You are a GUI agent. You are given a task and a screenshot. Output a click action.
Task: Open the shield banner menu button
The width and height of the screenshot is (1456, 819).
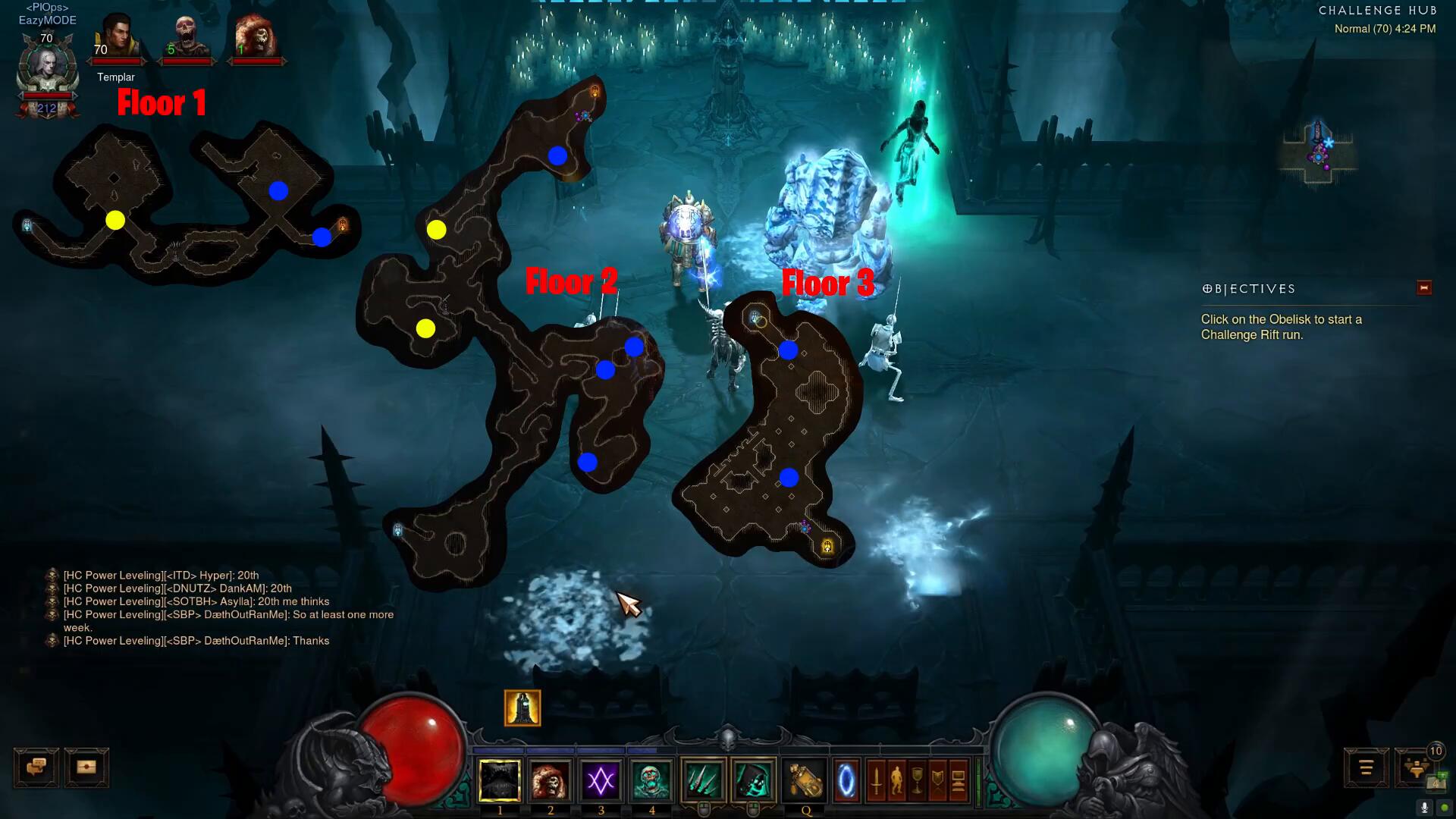coord(937,780)
